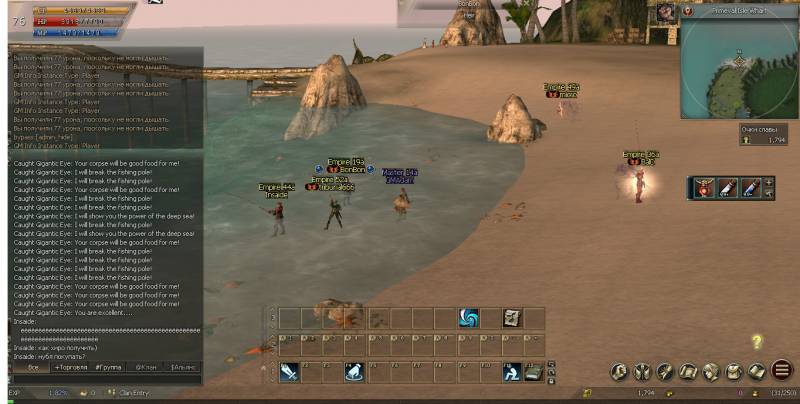The width and height of the screenshot is (800, 404).
Task: Use the book item in F12 slot
Action: pyautogui.click(x=534, y=372)
